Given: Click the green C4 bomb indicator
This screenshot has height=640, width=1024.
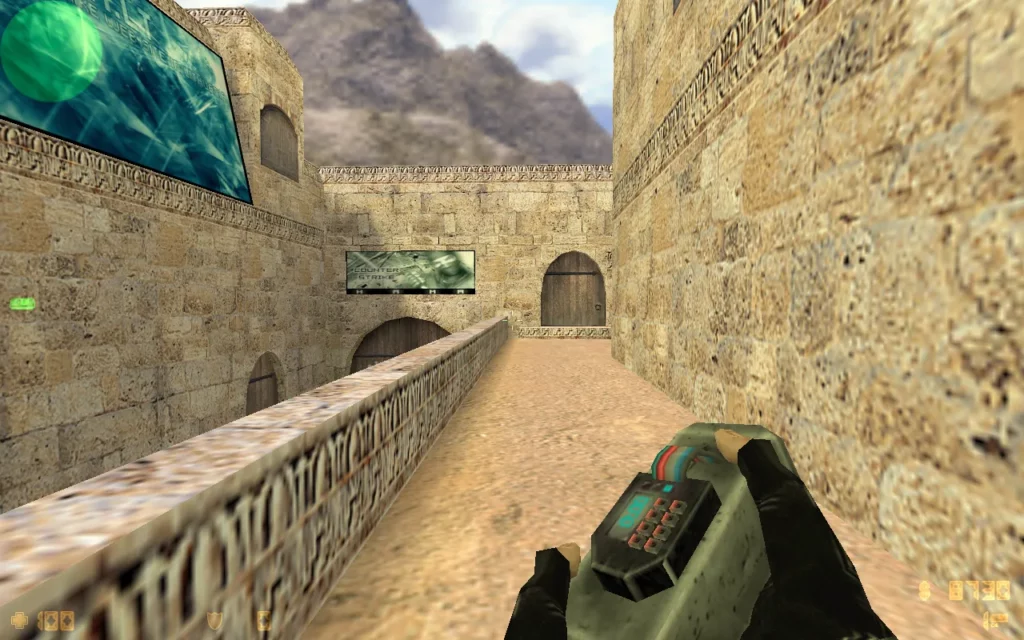Looking at the screenshot, I should (22, 303).
